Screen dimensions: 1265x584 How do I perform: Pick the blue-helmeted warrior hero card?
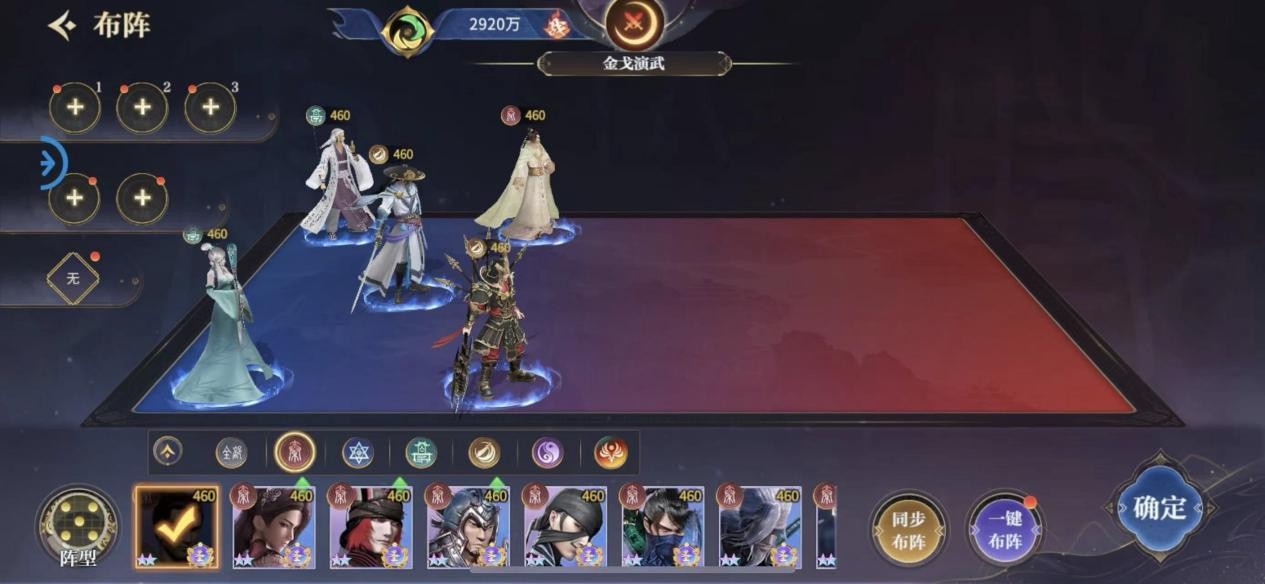[x=468, y=527]
